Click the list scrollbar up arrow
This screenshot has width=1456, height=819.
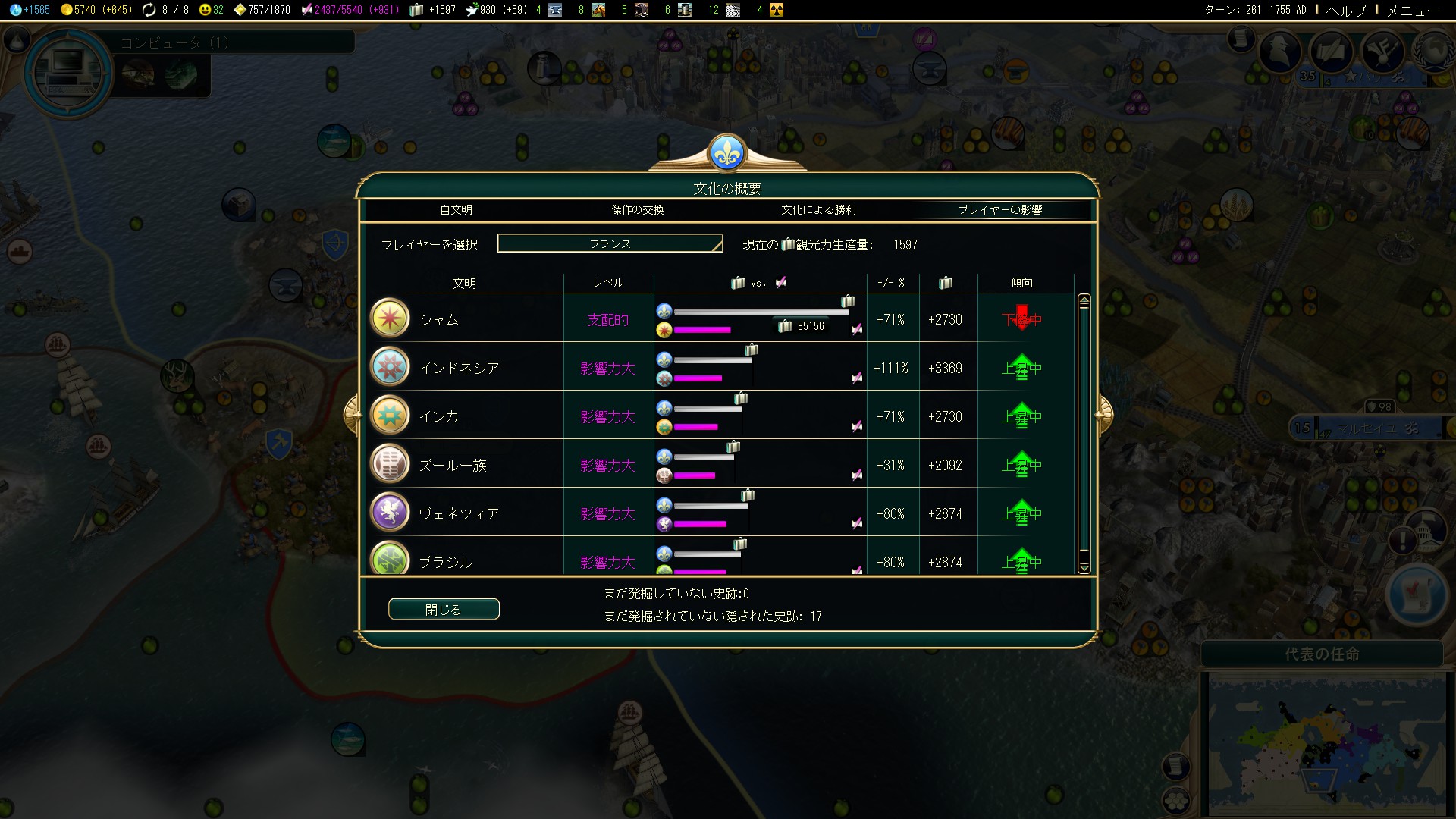[x=1084, y=301]
